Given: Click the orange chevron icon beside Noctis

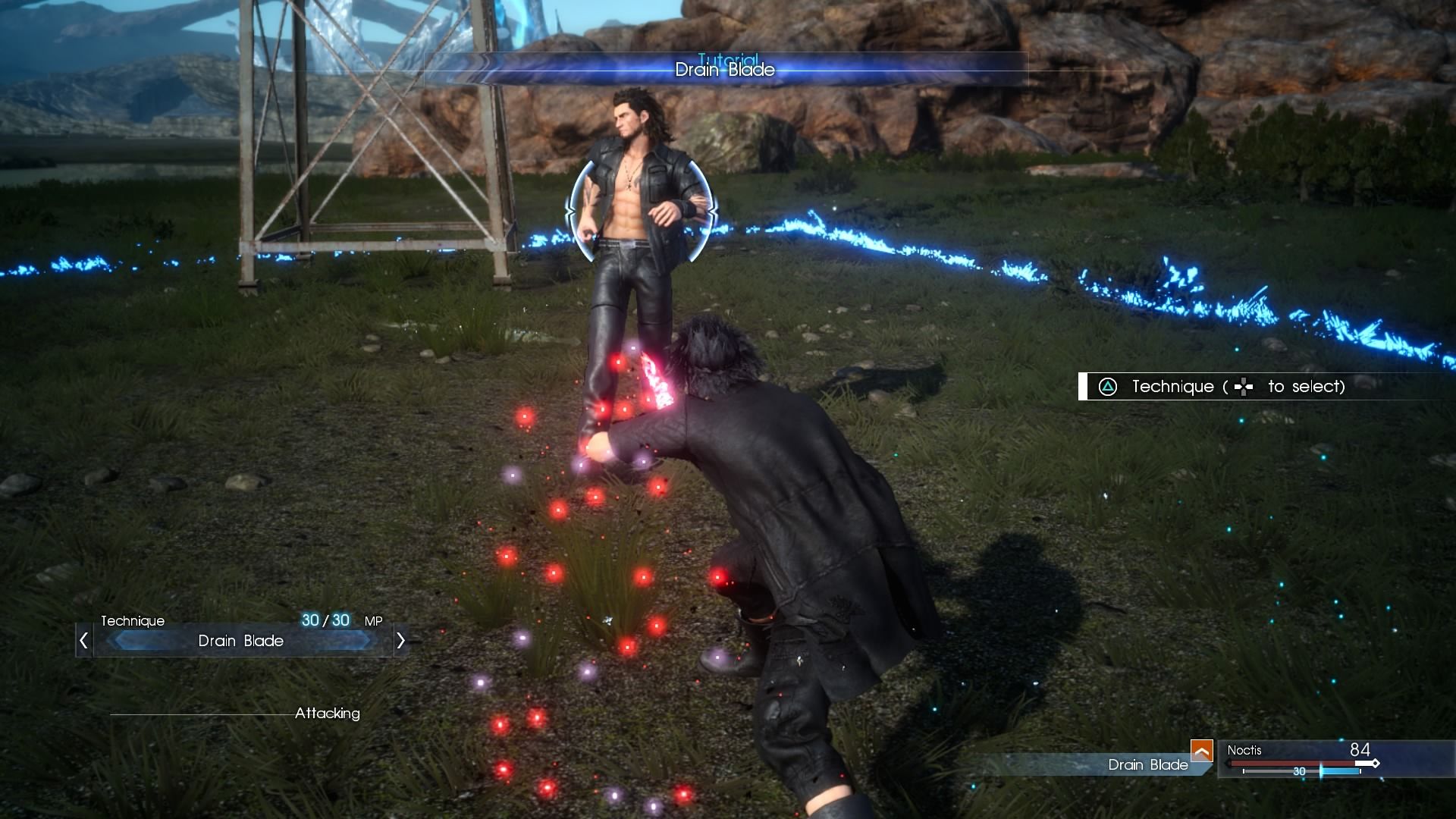Looking at the screenshot, I should coord(1201,750).
